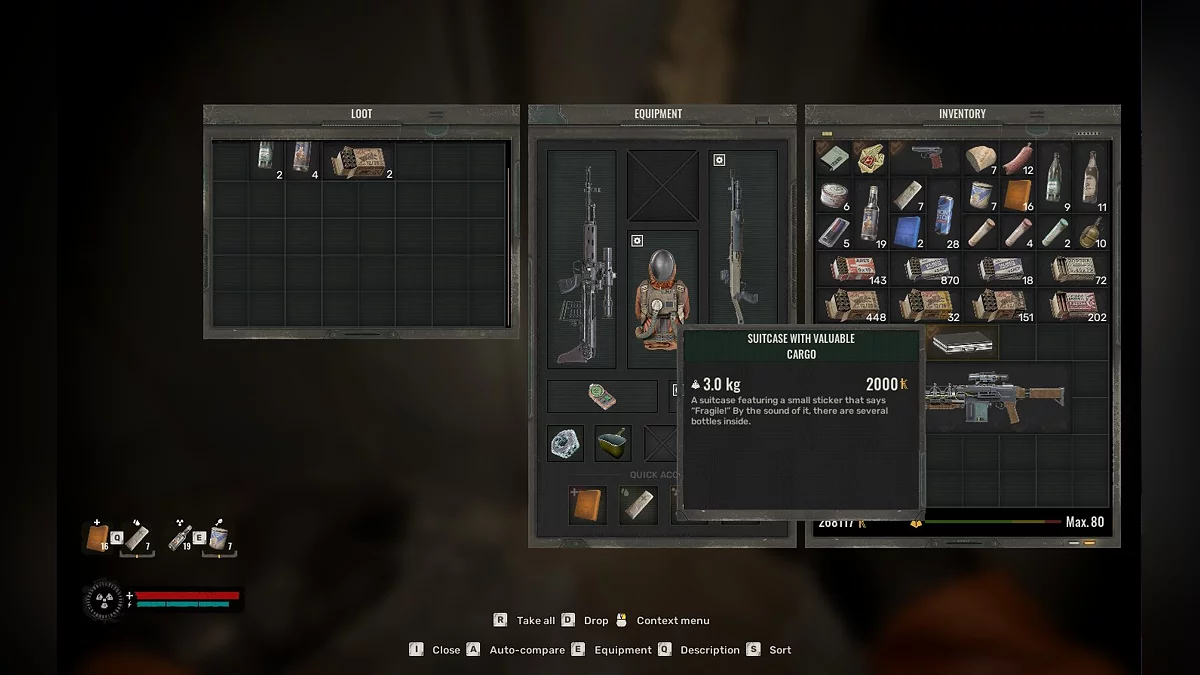Select the crystal artifact slot

pos(565,443)
